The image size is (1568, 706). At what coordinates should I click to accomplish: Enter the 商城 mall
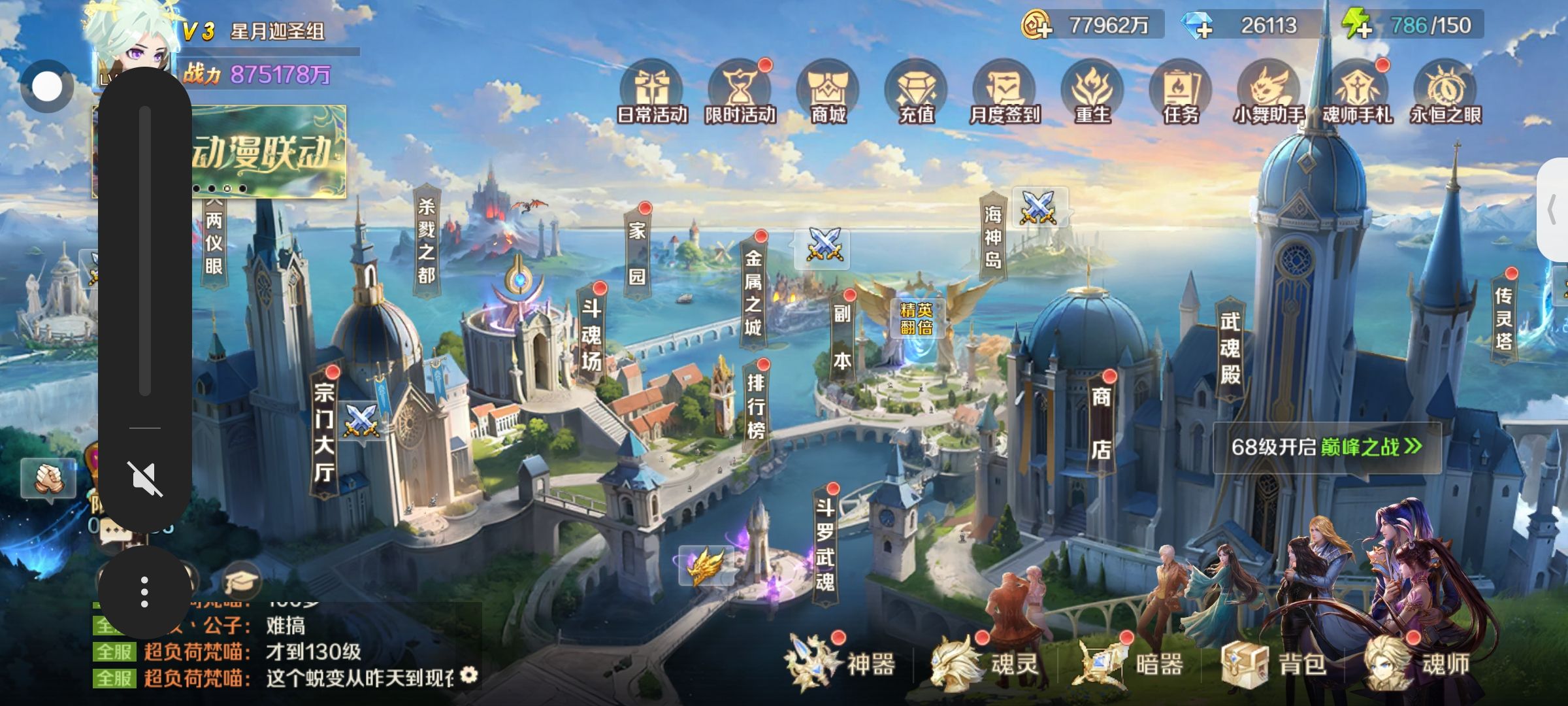tap(828, 93)
